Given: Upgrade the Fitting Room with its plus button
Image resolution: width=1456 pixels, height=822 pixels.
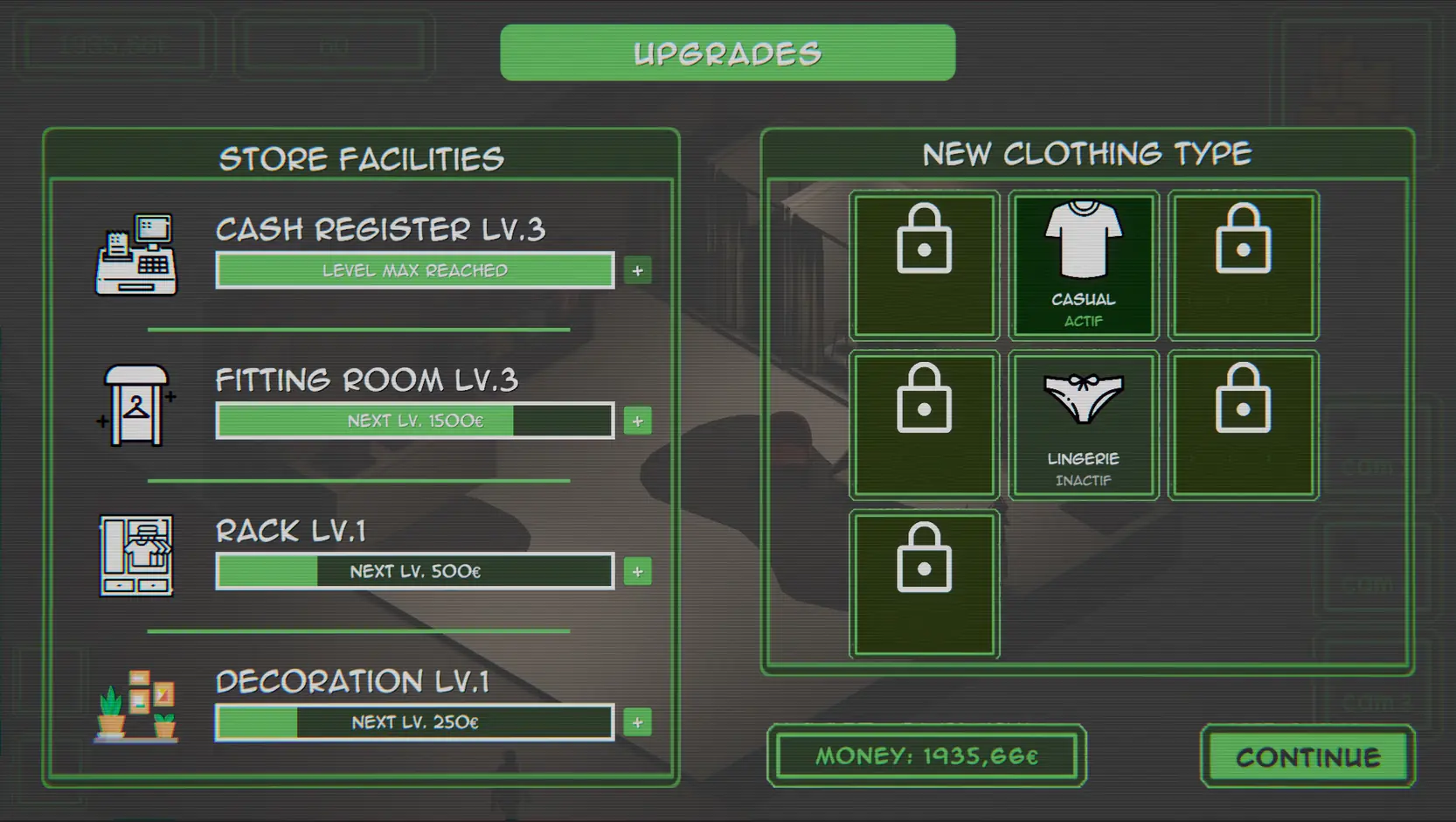Looking at the screenshot, I should [638, 421].
